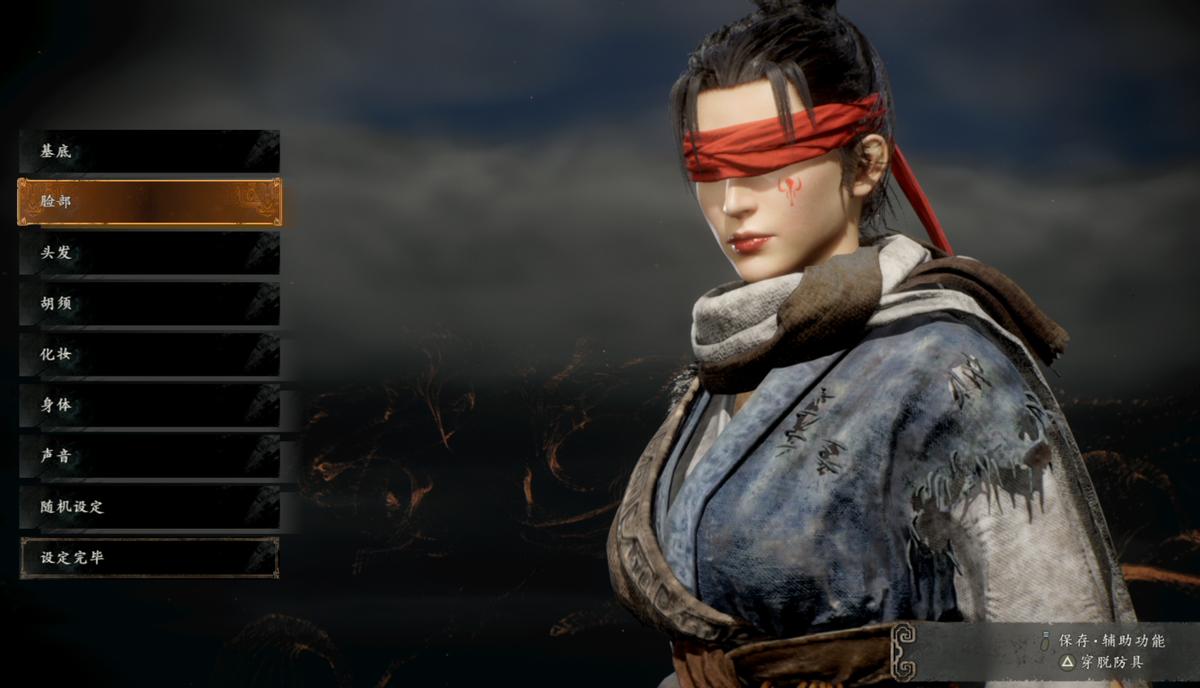This screenshot has width=1200, height=688.
Task: Open the 头发 hair options
Action: [x=149, y=253]
